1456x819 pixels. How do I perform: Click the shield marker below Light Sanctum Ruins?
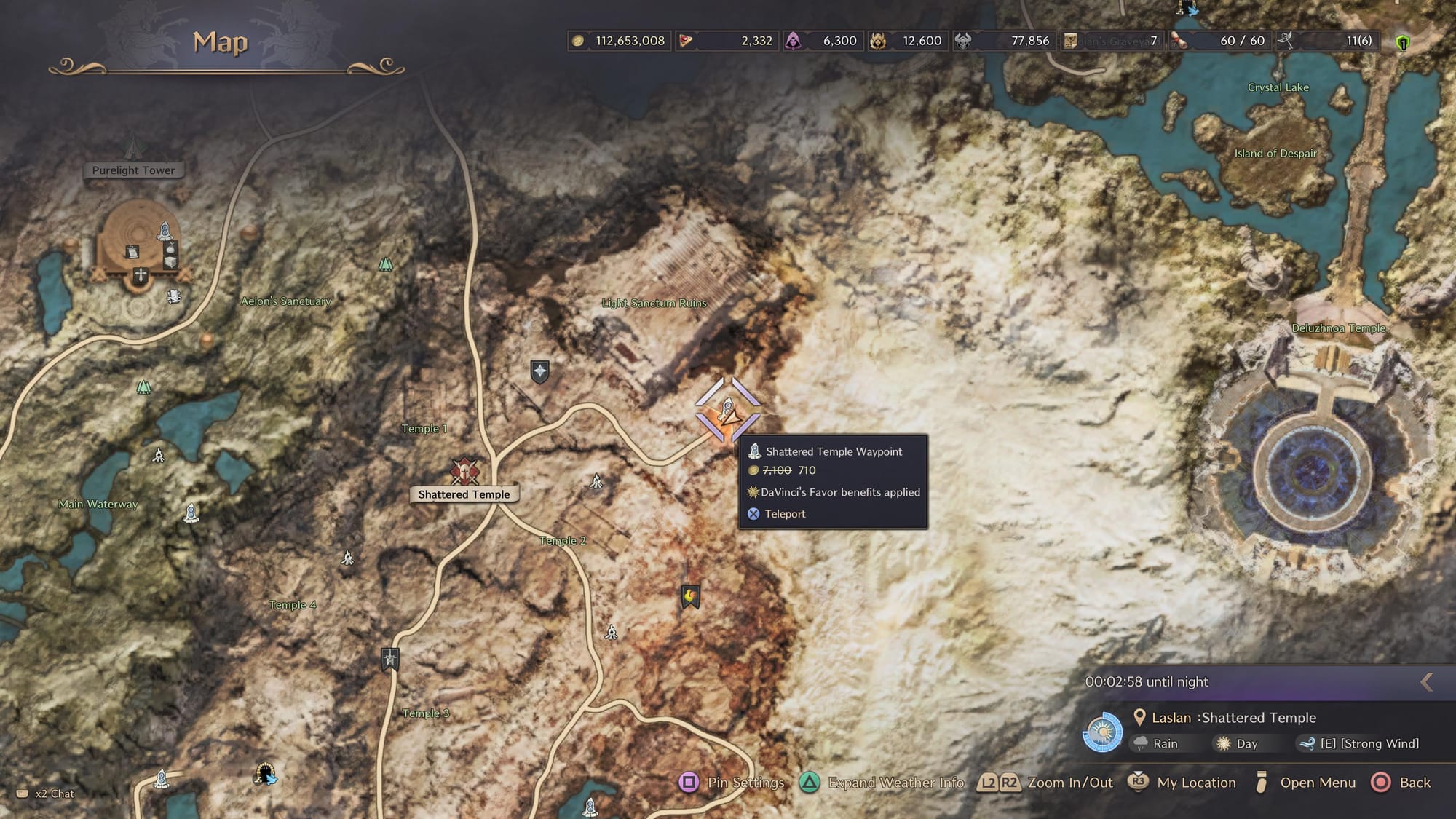539,371
